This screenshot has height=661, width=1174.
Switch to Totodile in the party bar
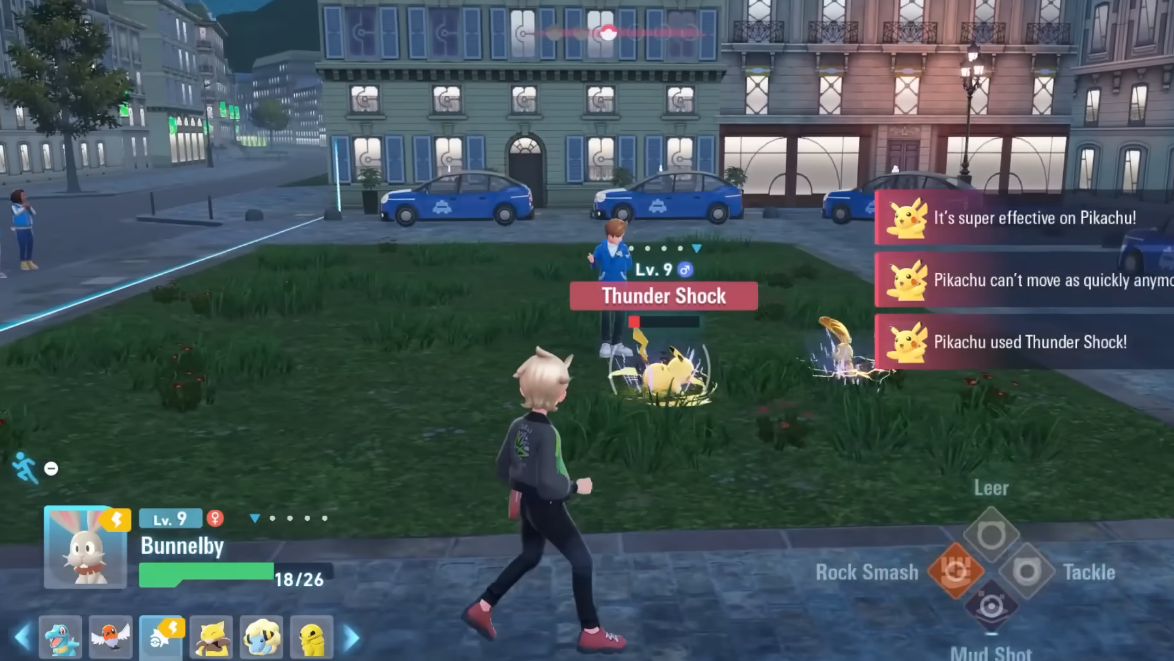click(x=60, y=637)
